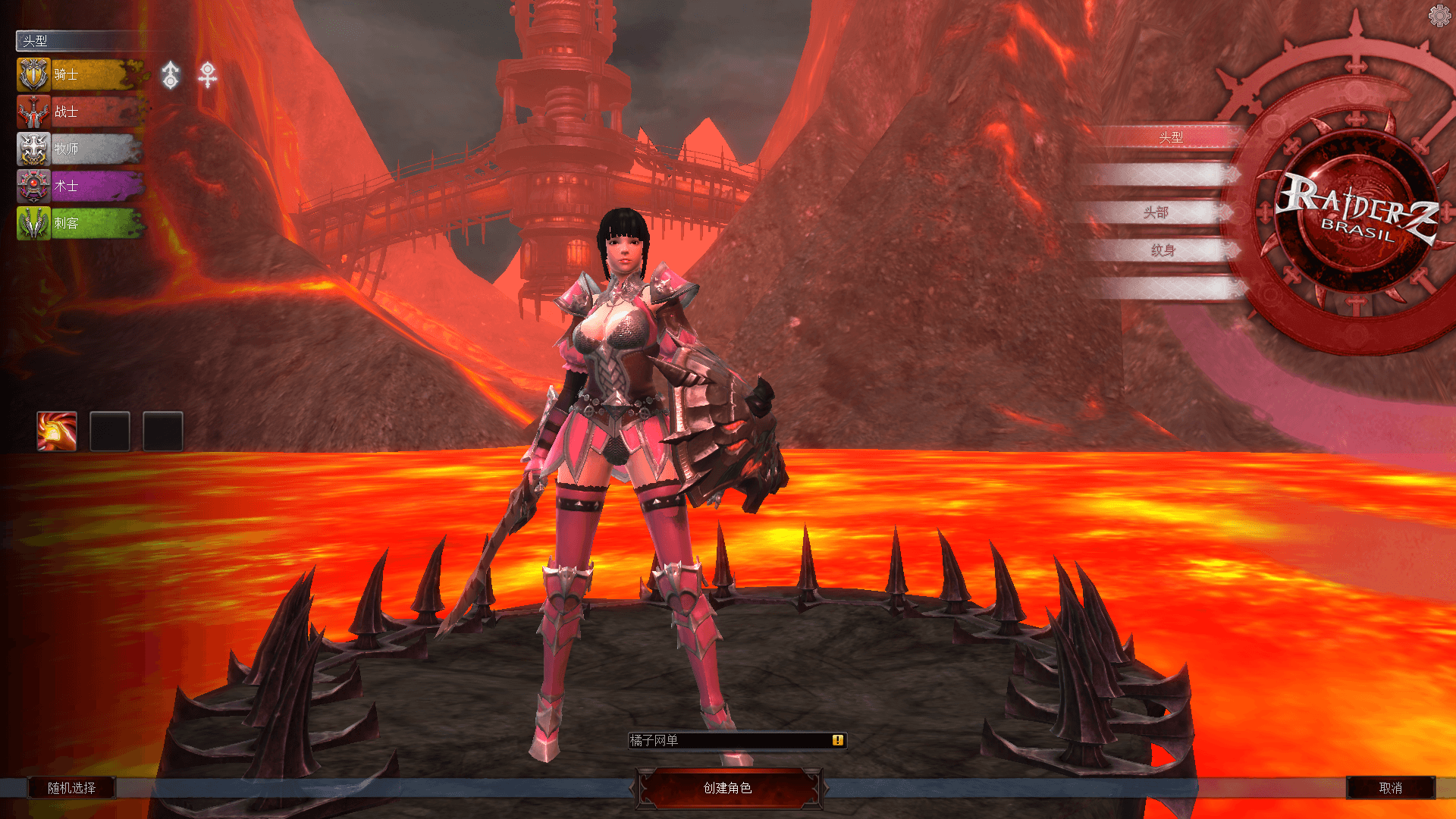This screenshot has width=1456, height=819.
Task: Open the 头型 customization option
Action: [1169, 137]
